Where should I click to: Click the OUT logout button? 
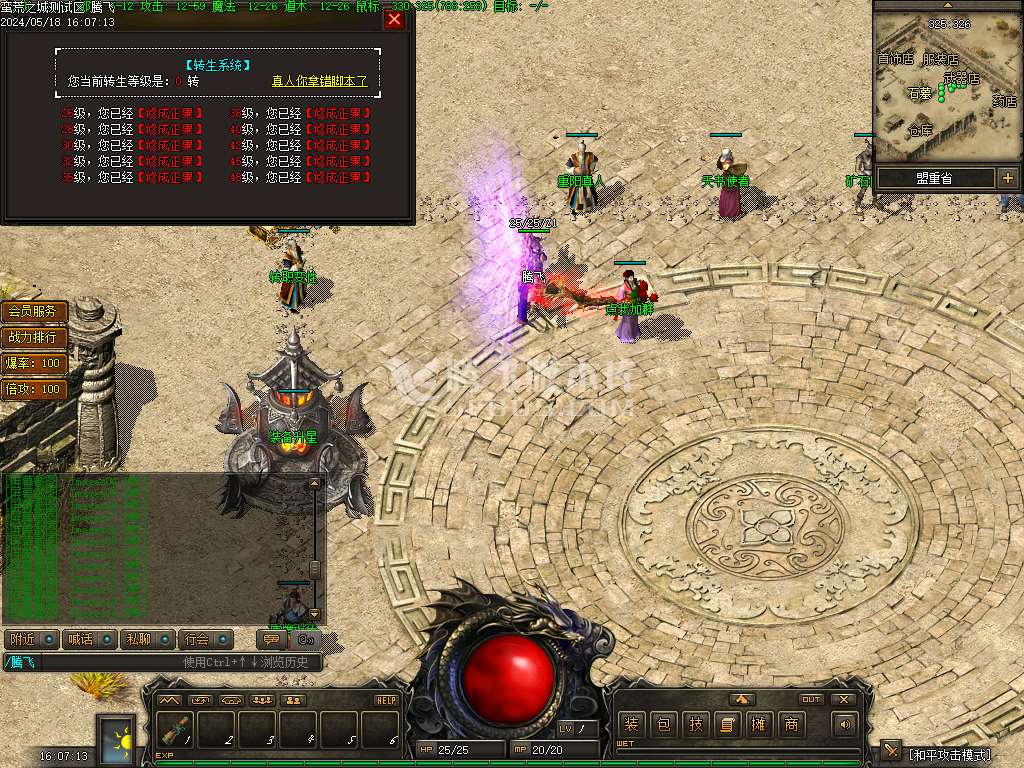811,699
